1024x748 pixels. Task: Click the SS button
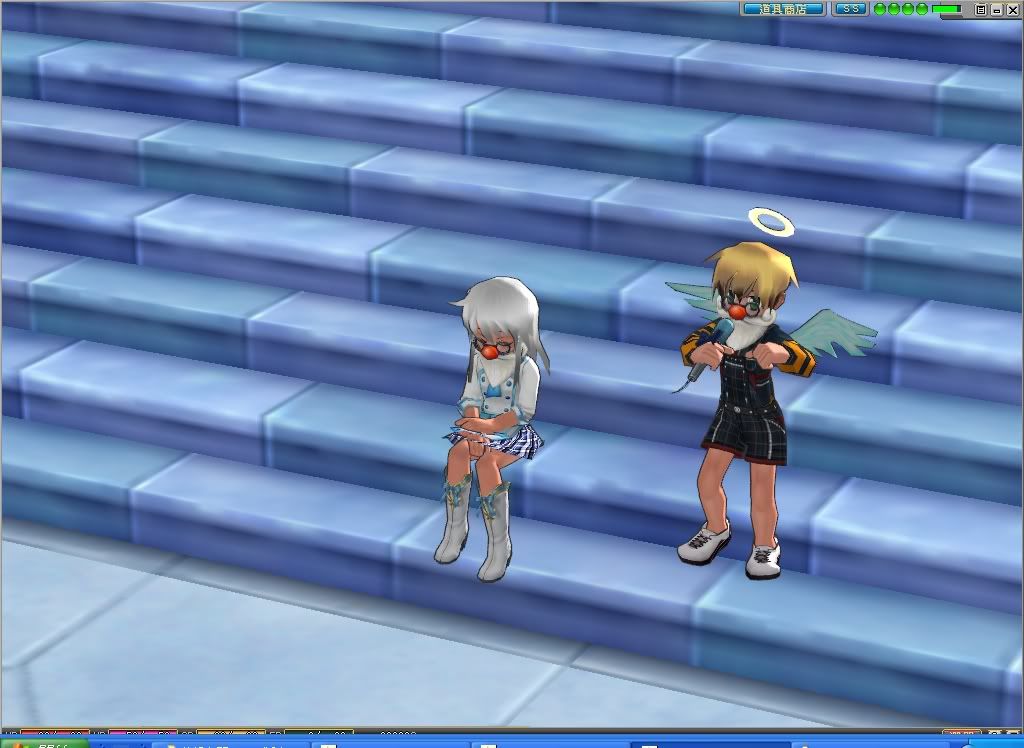click(850, 9)
